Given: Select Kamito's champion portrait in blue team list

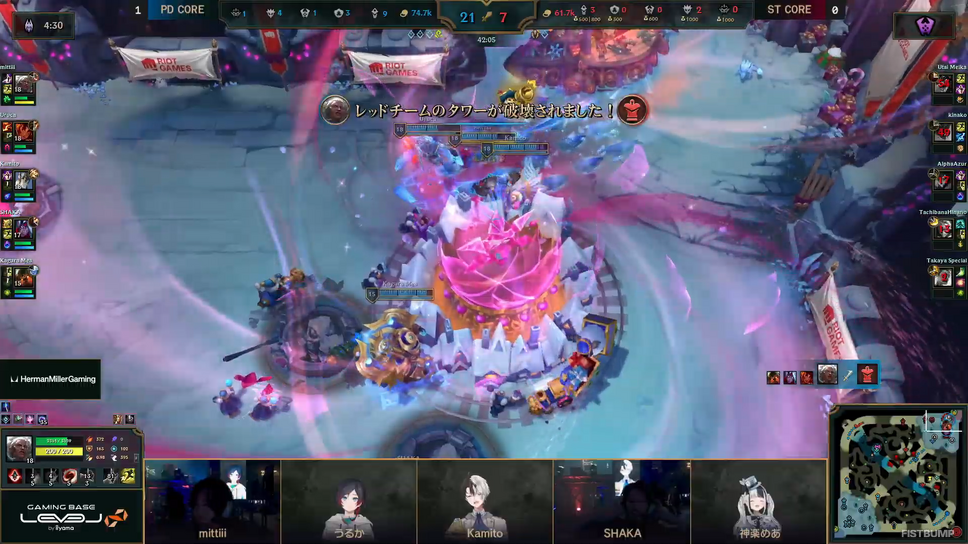Looking at the screenshot, I should (24, 182).
